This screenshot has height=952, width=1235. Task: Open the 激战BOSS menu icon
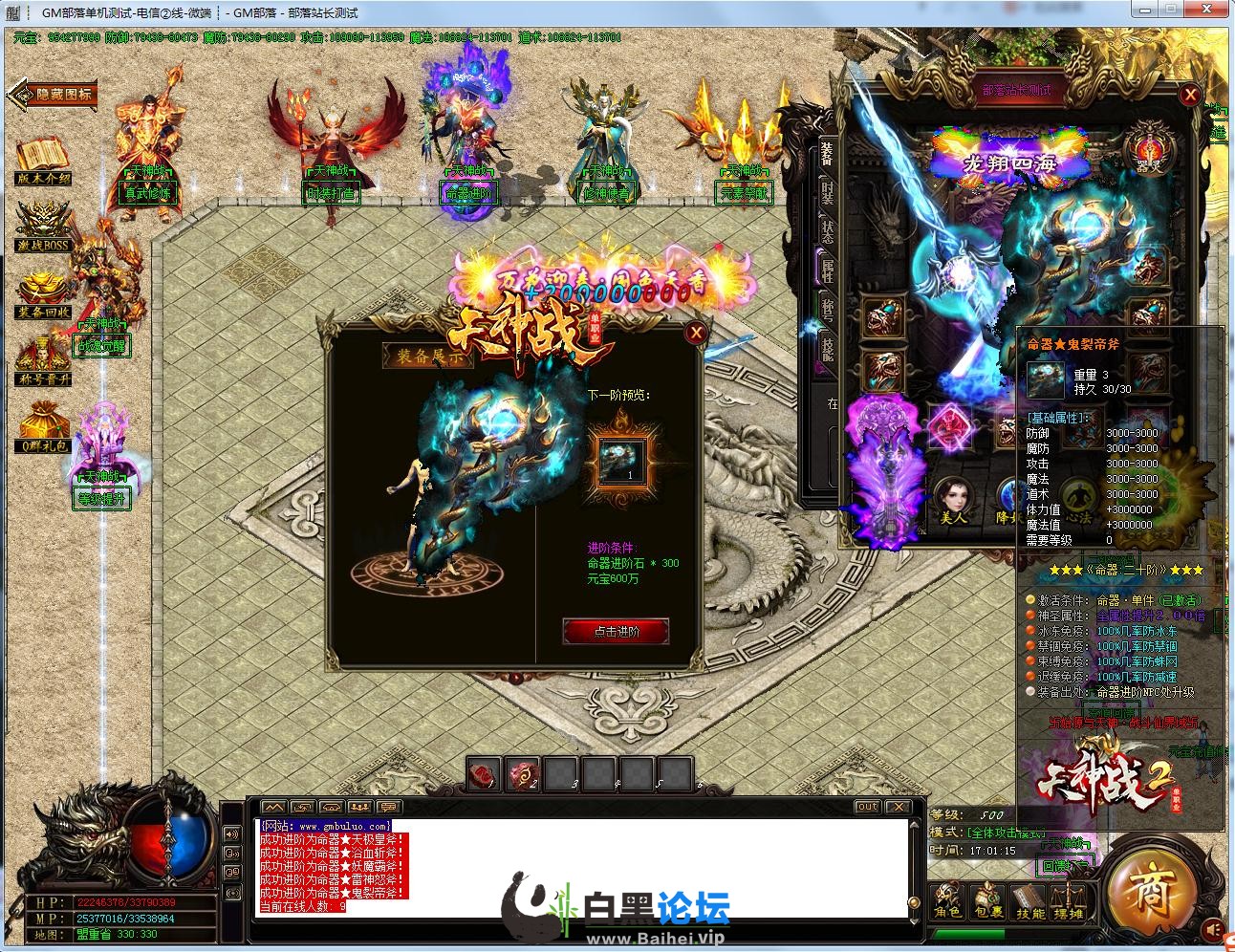(43, 227)
